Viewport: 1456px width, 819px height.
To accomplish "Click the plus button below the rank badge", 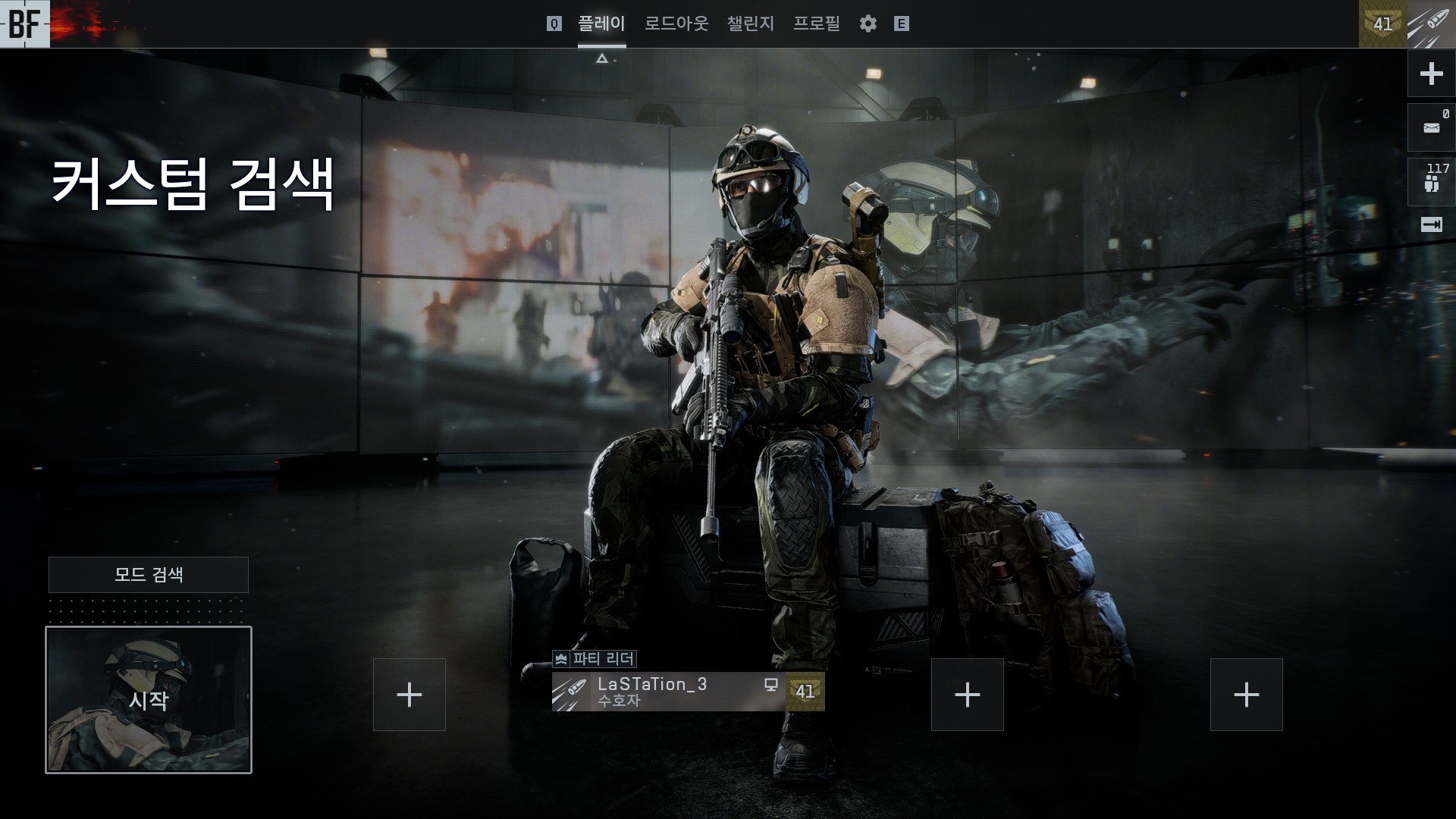I will 1431,74.
